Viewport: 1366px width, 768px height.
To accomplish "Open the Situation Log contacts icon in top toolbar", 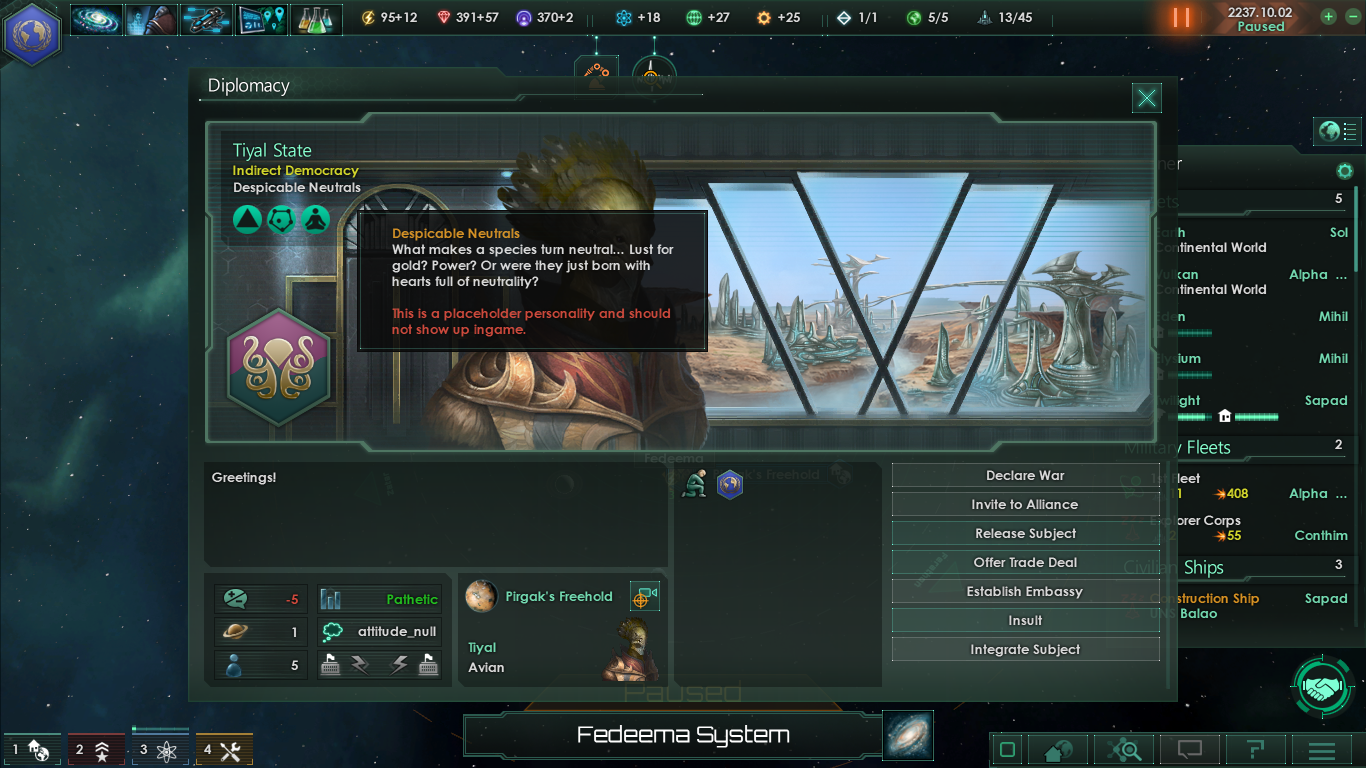I will tap(151, 17).
